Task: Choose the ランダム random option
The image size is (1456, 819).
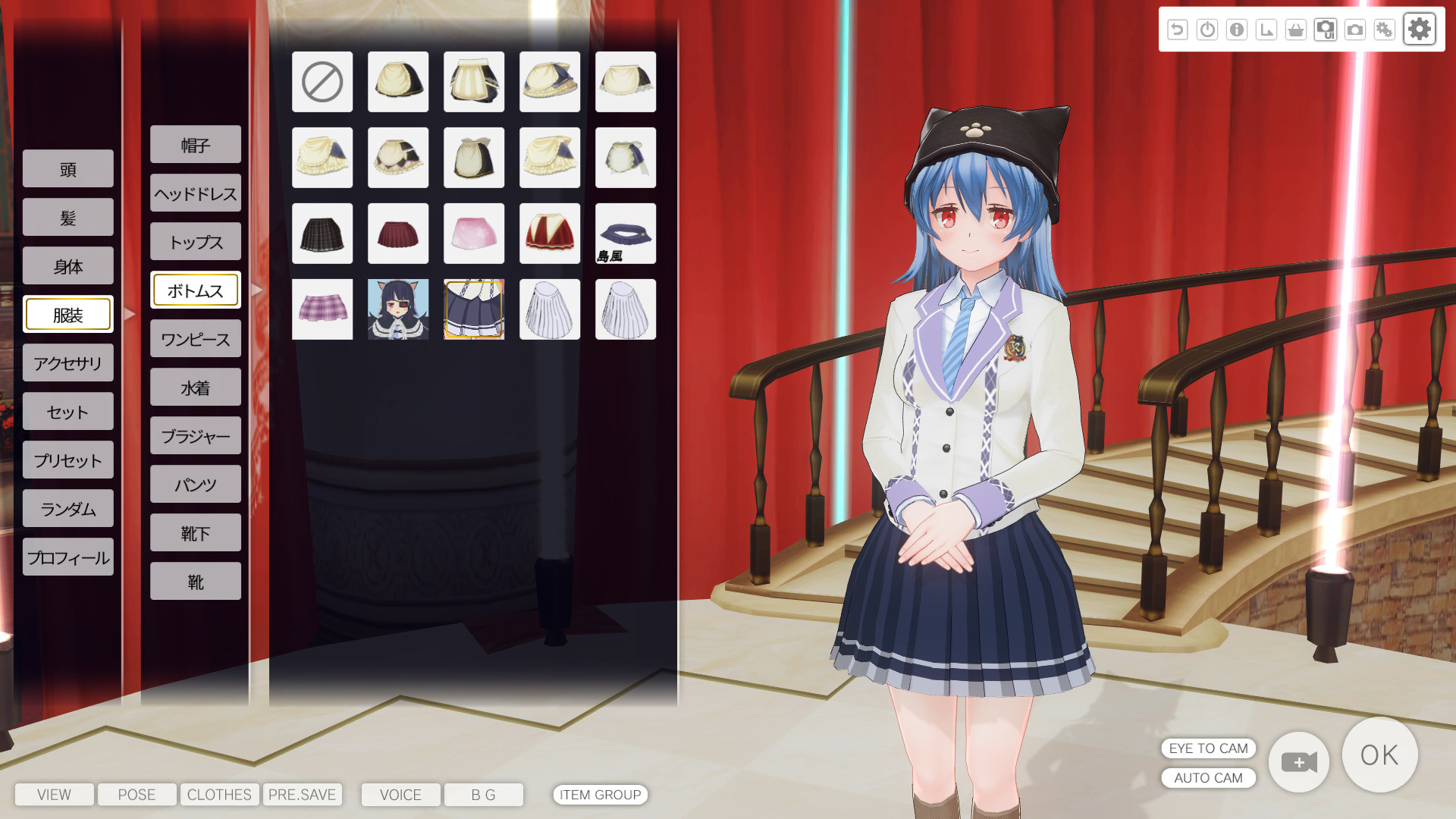Action: [x=68, y=509]
